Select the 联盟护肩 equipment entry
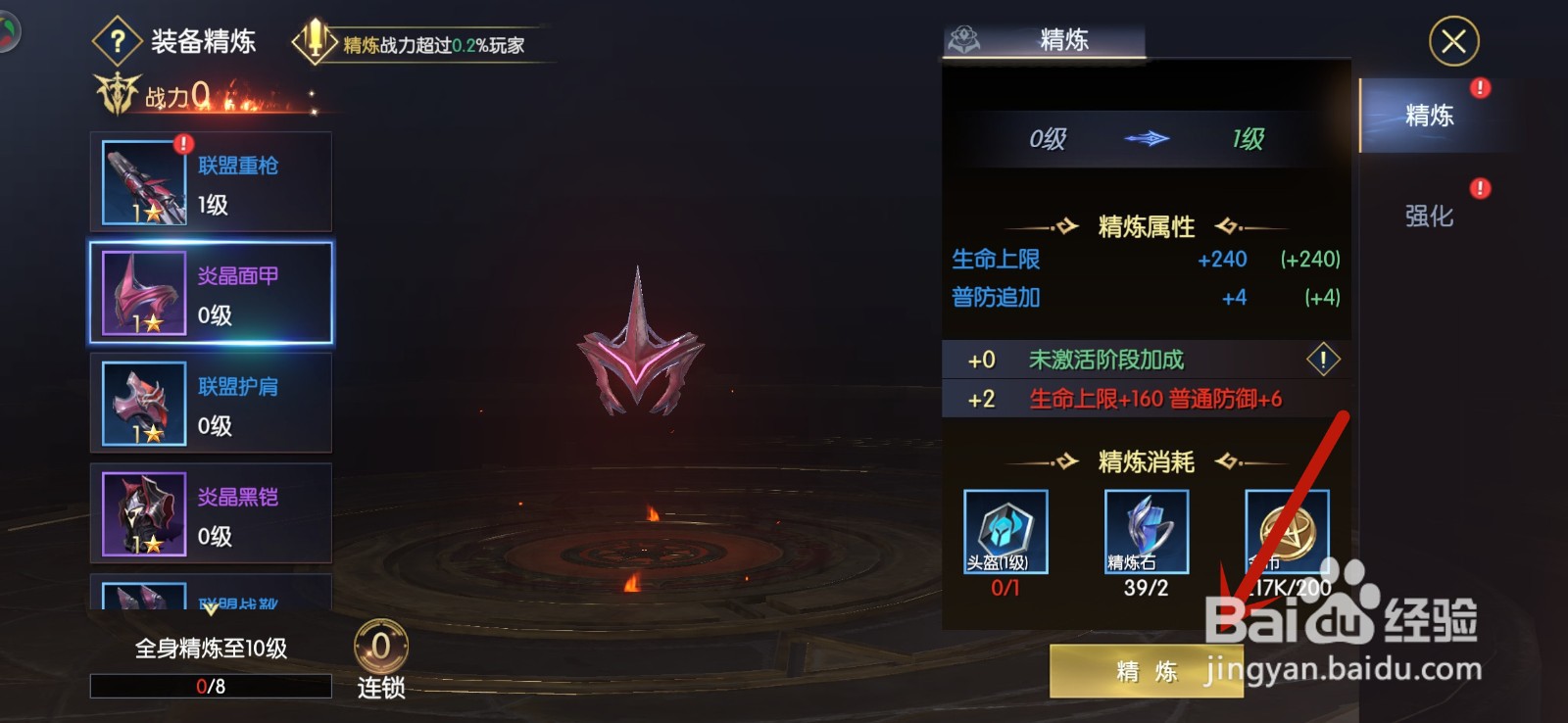The width and height of the screenshot is (1568, 723). tap(210, 403)
